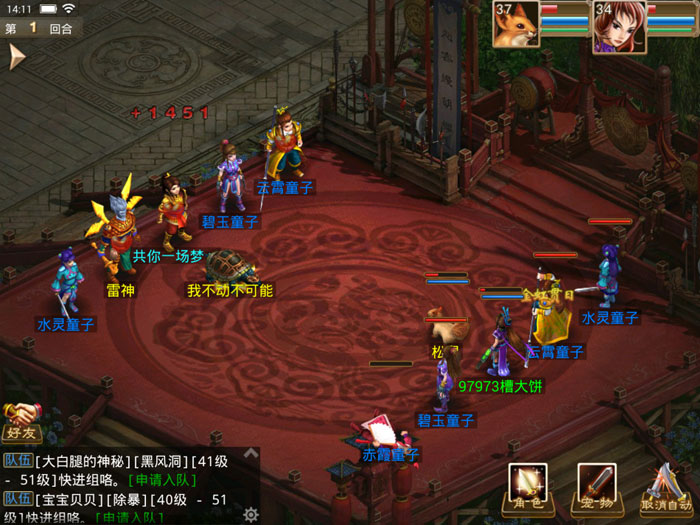Expand the chat box with the up arrow
The width and height of the screenshot is (700, 525).
pyautogui.click(x=251, y=454)
